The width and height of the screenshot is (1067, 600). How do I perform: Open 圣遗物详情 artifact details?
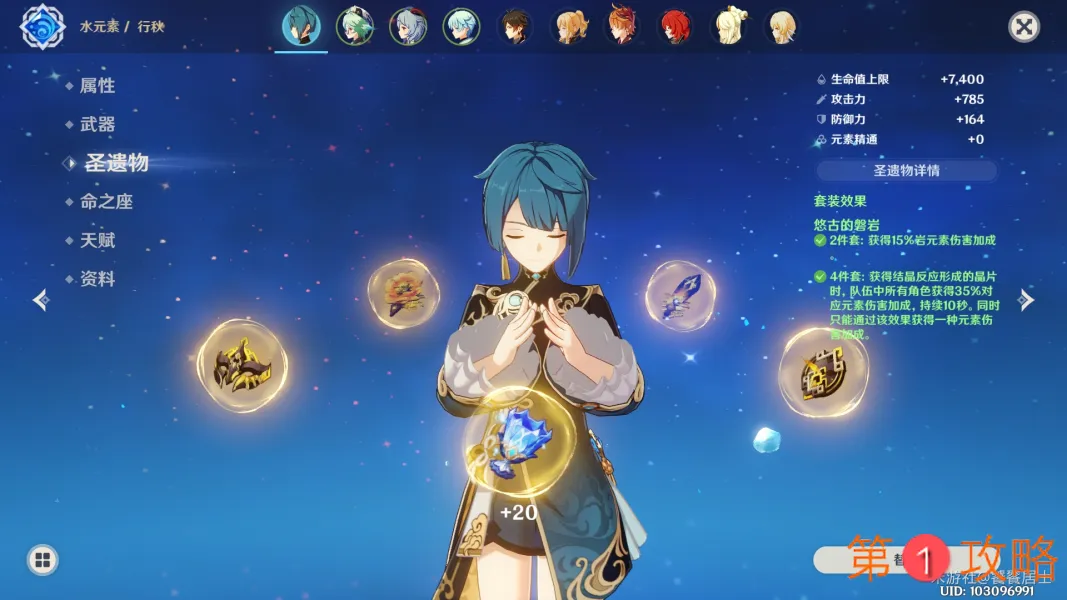[906, 171]
